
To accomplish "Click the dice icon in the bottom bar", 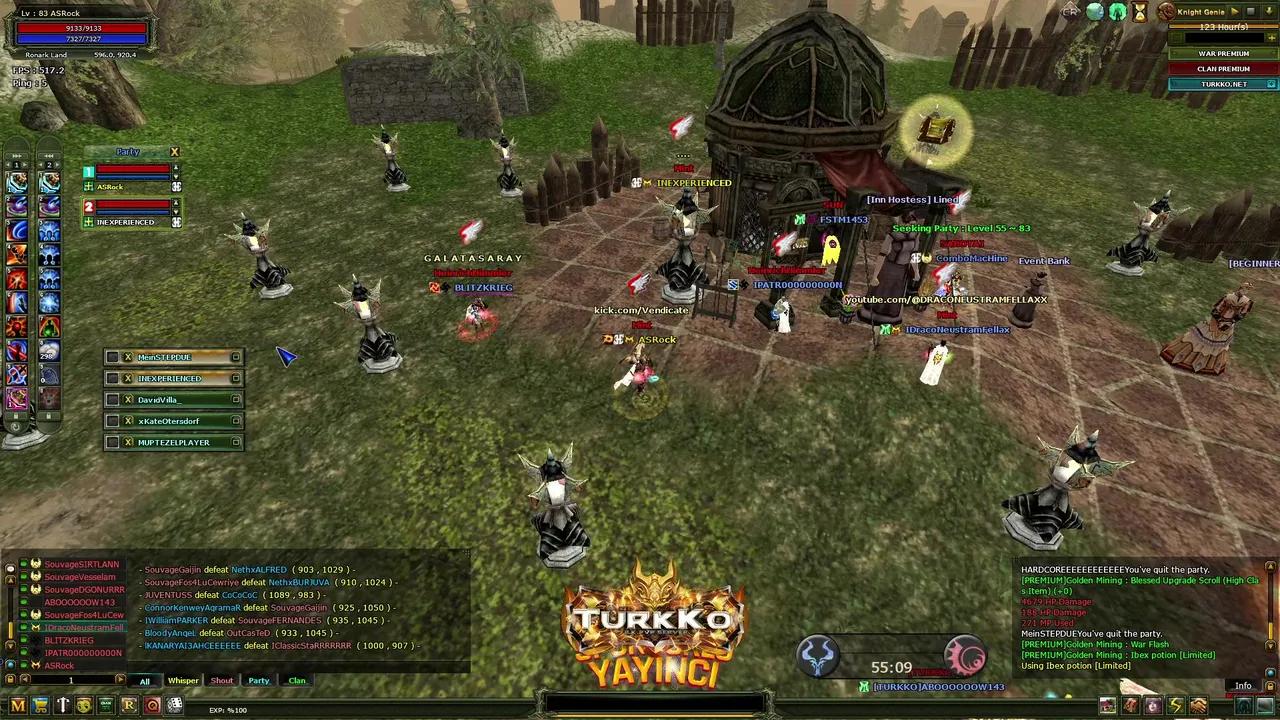I will [x=174, y=706].
